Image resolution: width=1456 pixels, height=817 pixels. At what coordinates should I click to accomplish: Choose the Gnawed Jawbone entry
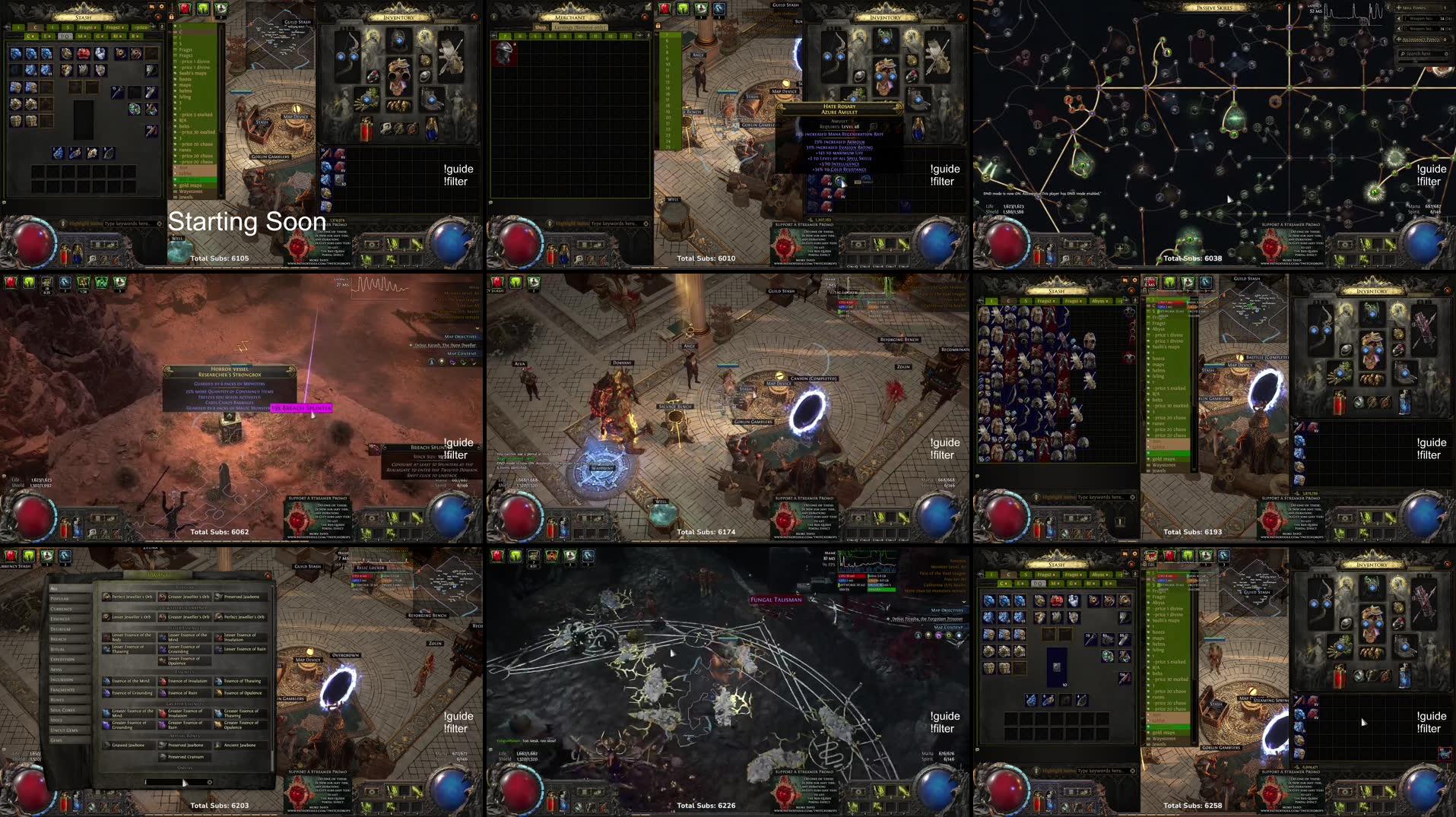tap(128, 745)
